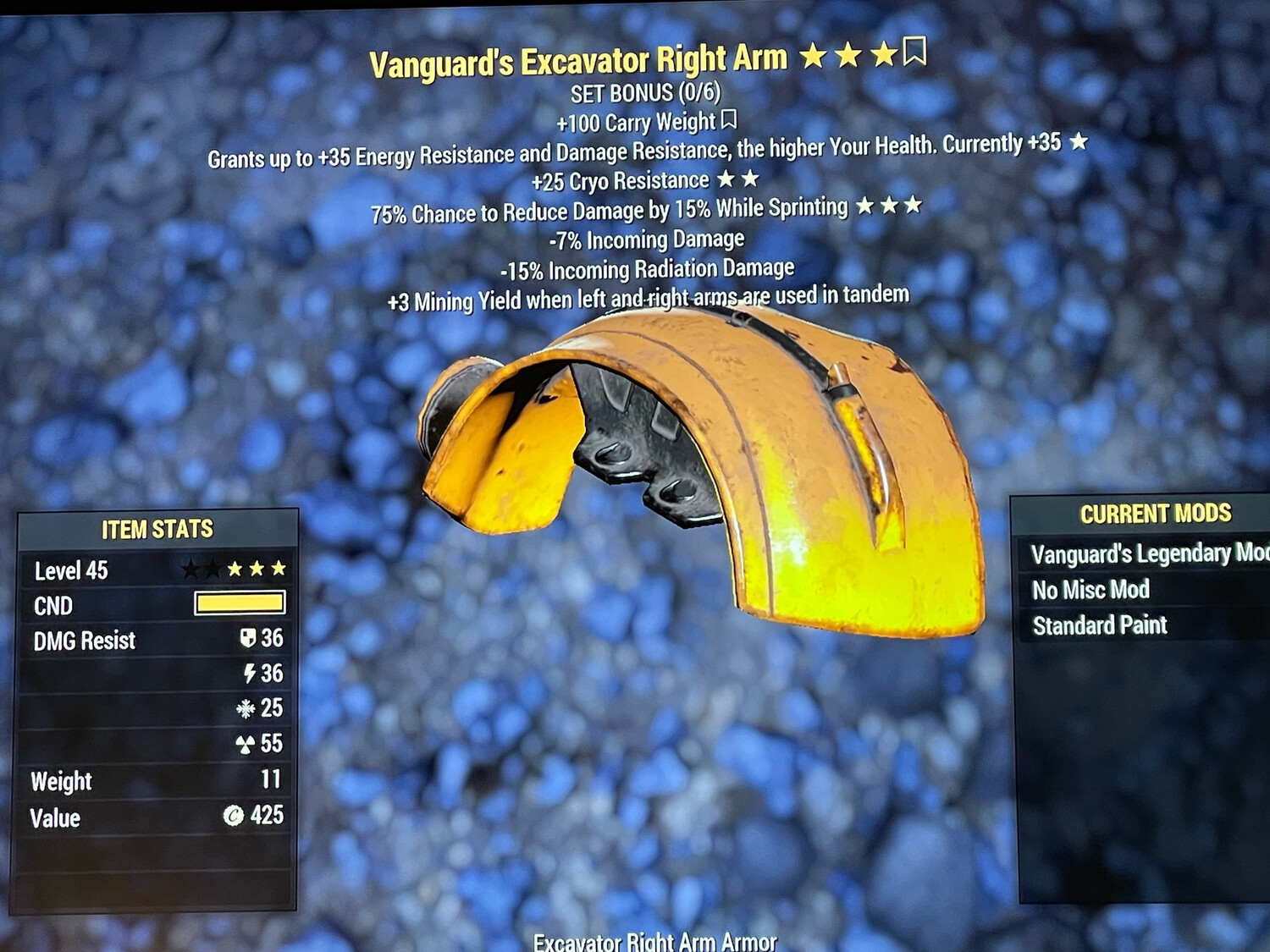Select the +25 Cryo Resistance effect line

(621, 180)
